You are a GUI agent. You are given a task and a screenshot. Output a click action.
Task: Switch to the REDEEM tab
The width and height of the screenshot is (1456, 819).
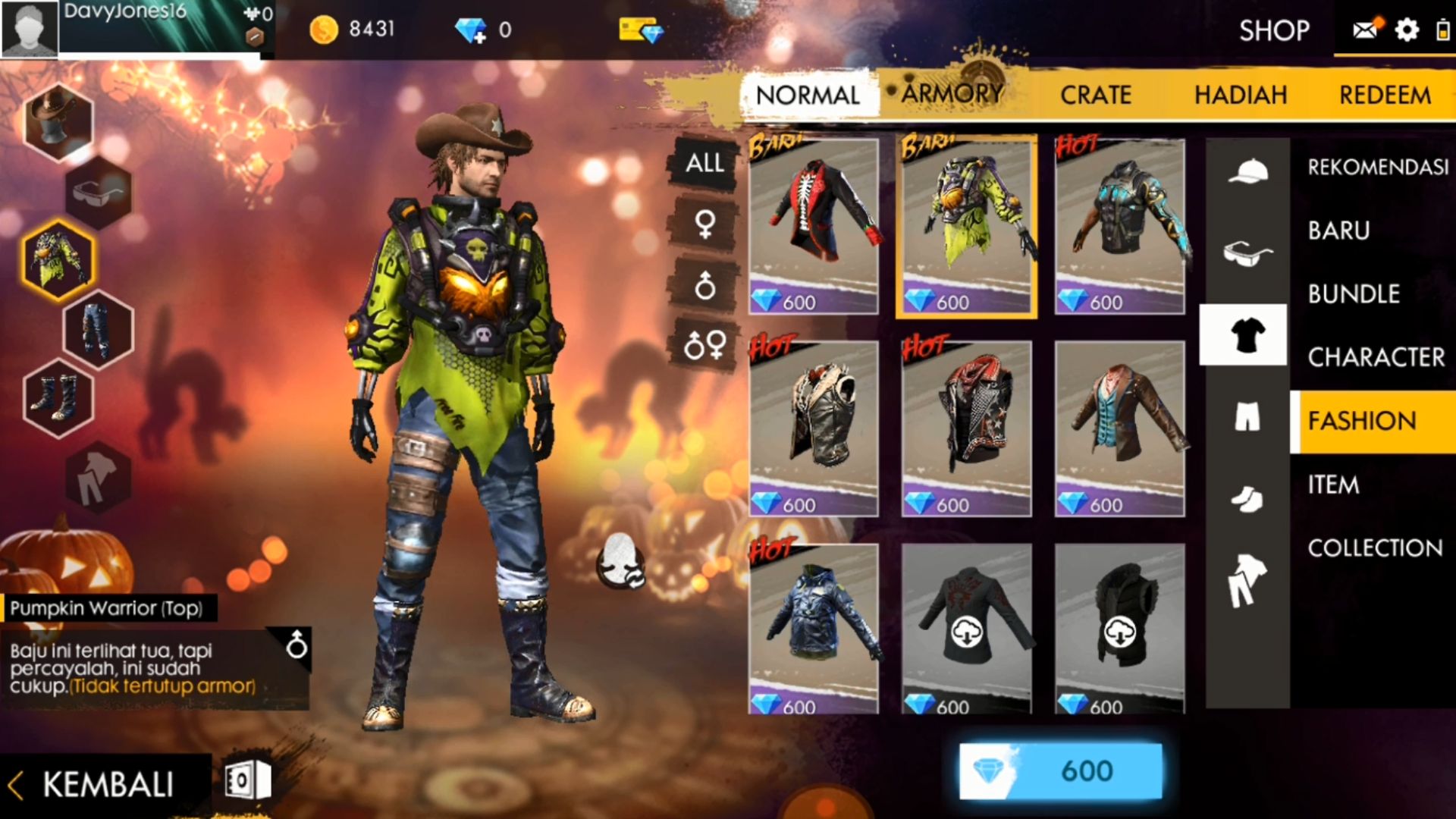pos(1385,95)
